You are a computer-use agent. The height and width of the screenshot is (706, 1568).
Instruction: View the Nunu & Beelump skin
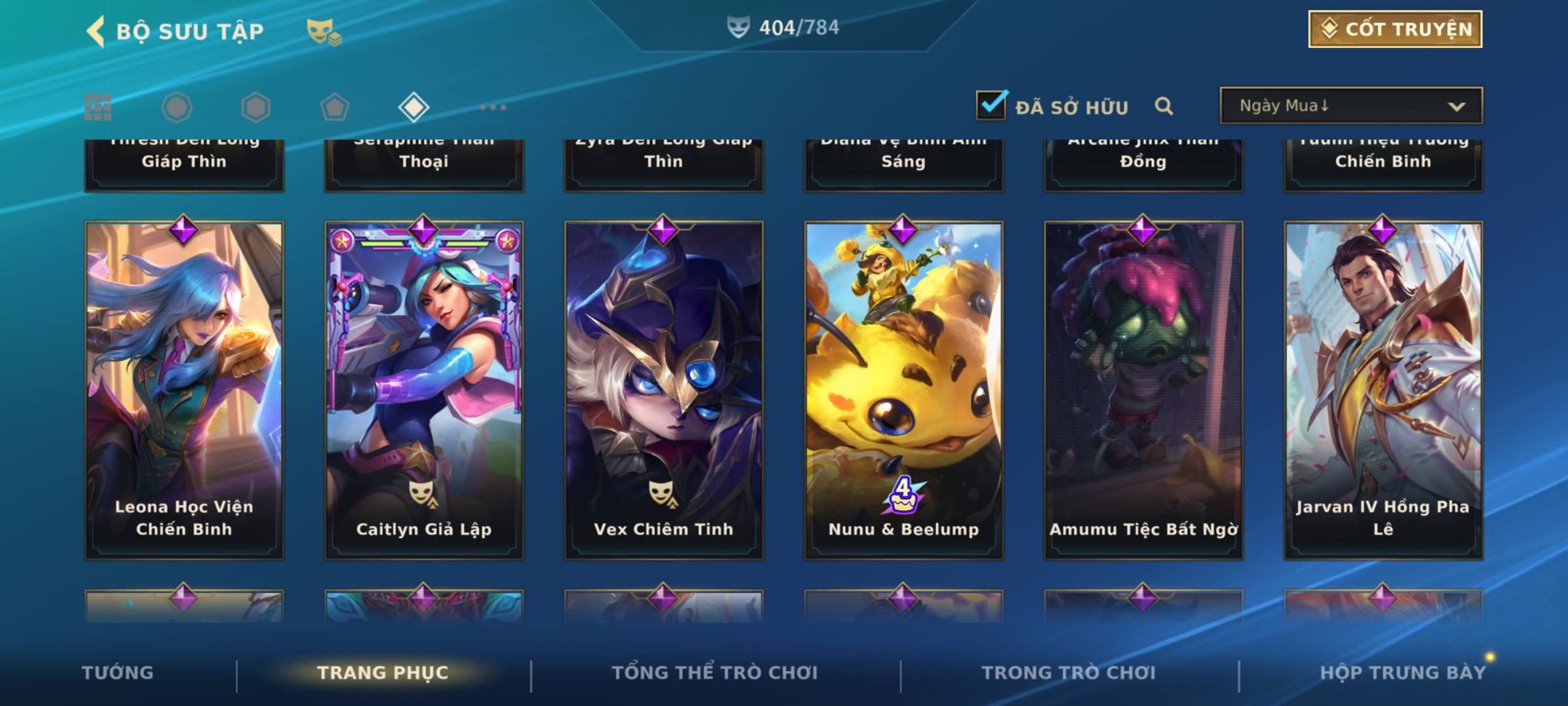(x=904, y=390)
